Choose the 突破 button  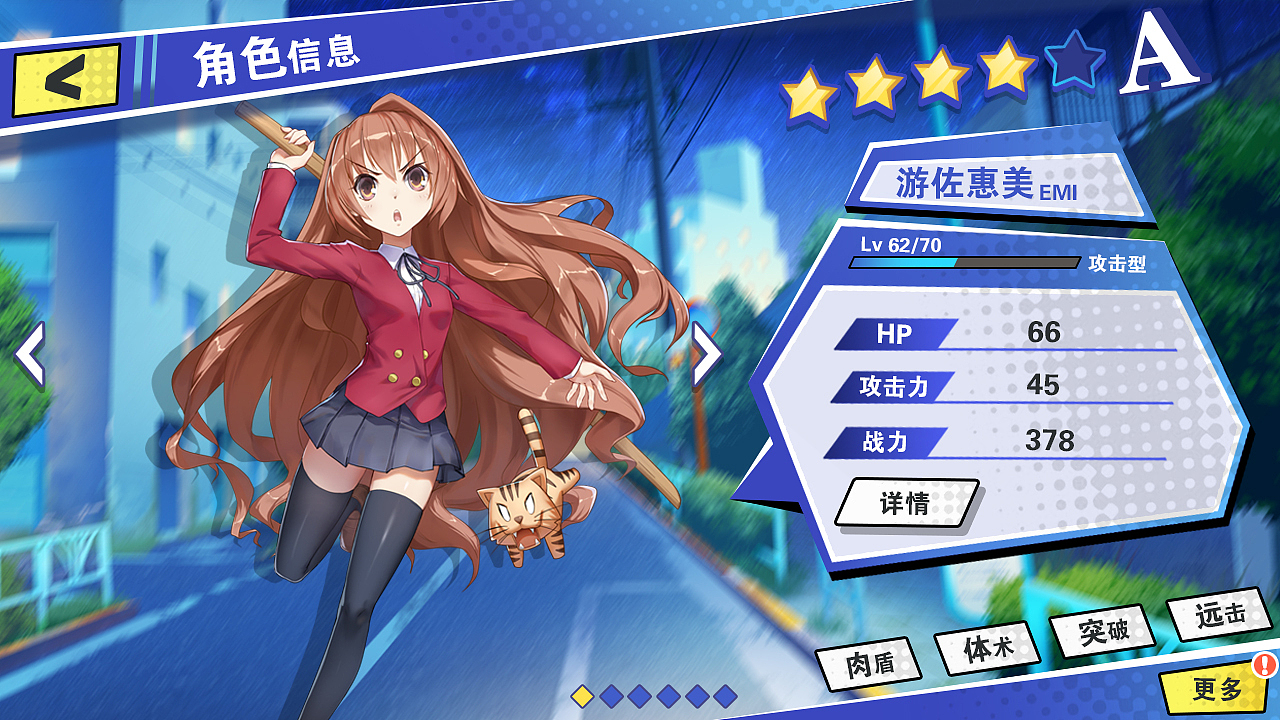tap(1103, 630)
